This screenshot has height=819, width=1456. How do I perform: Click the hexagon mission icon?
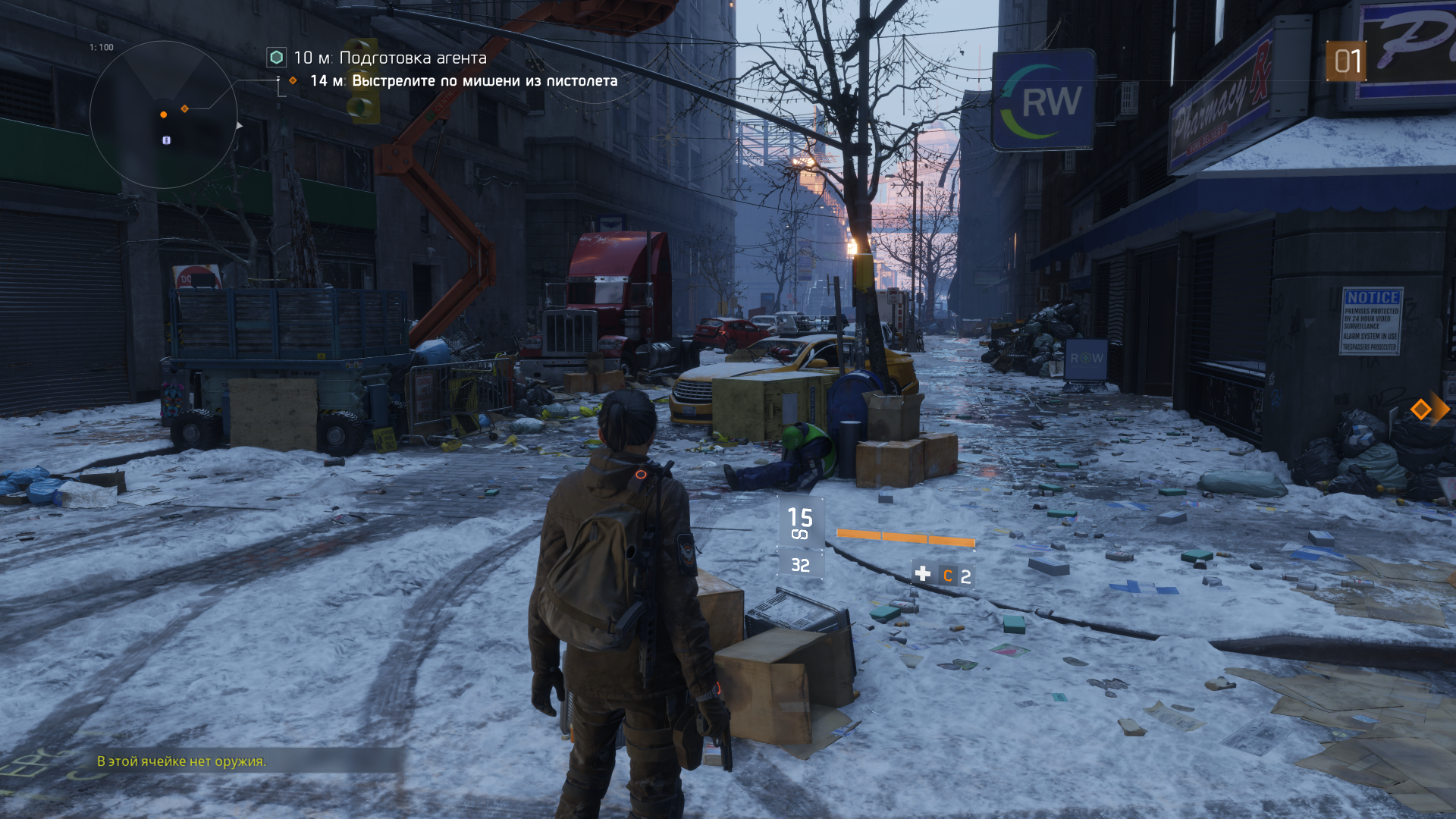277,58
